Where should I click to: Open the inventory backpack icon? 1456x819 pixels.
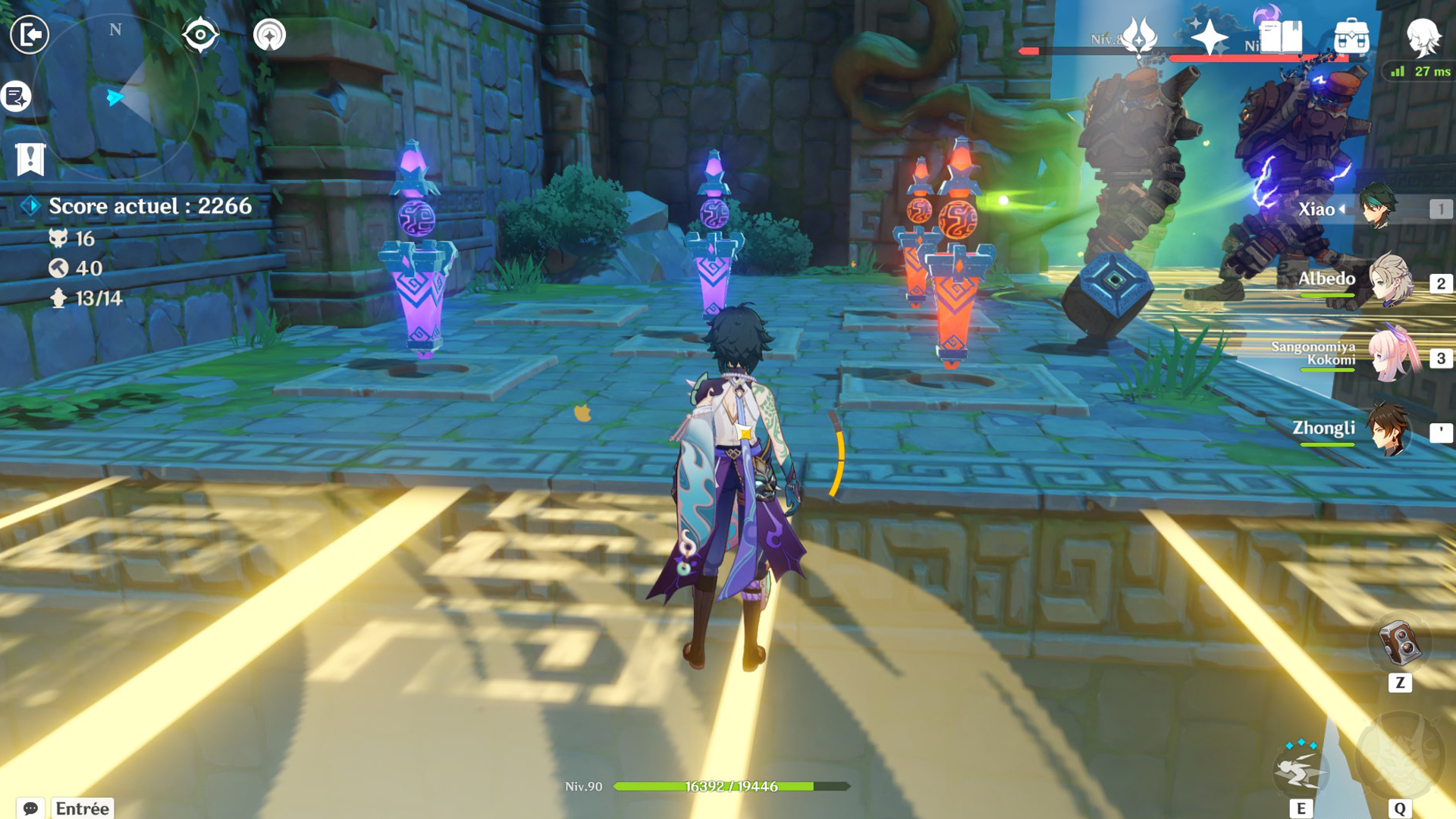pos(1351,36)
